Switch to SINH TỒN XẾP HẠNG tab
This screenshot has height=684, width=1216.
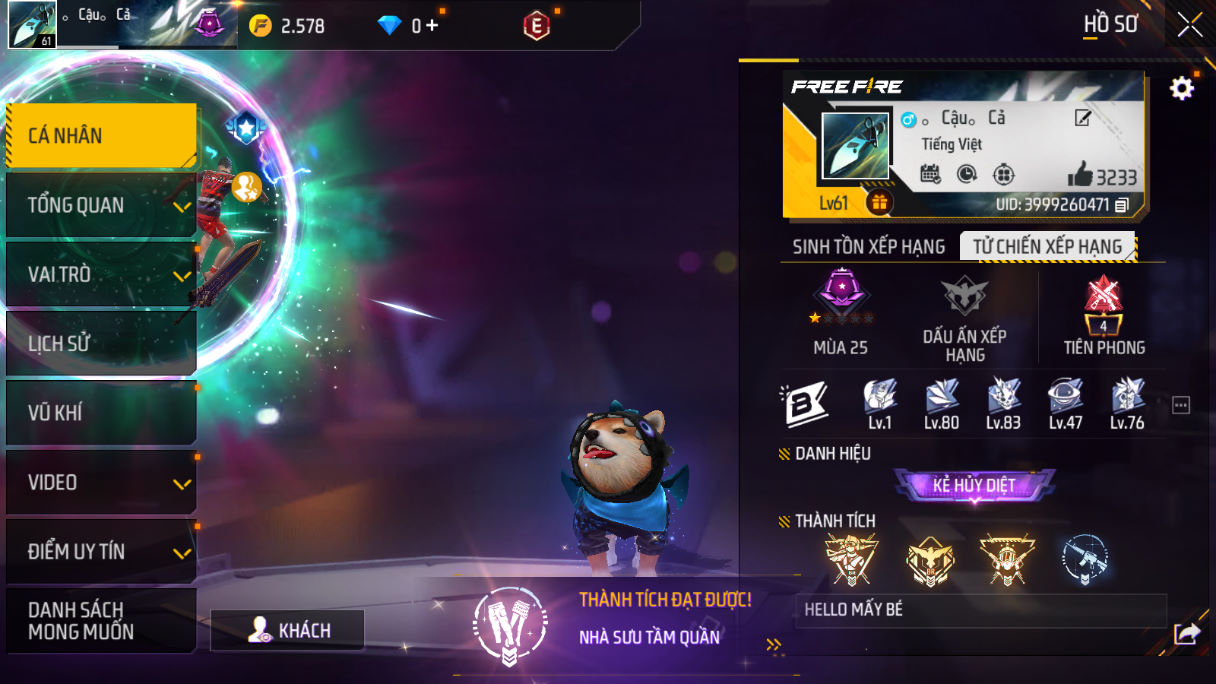868,247
